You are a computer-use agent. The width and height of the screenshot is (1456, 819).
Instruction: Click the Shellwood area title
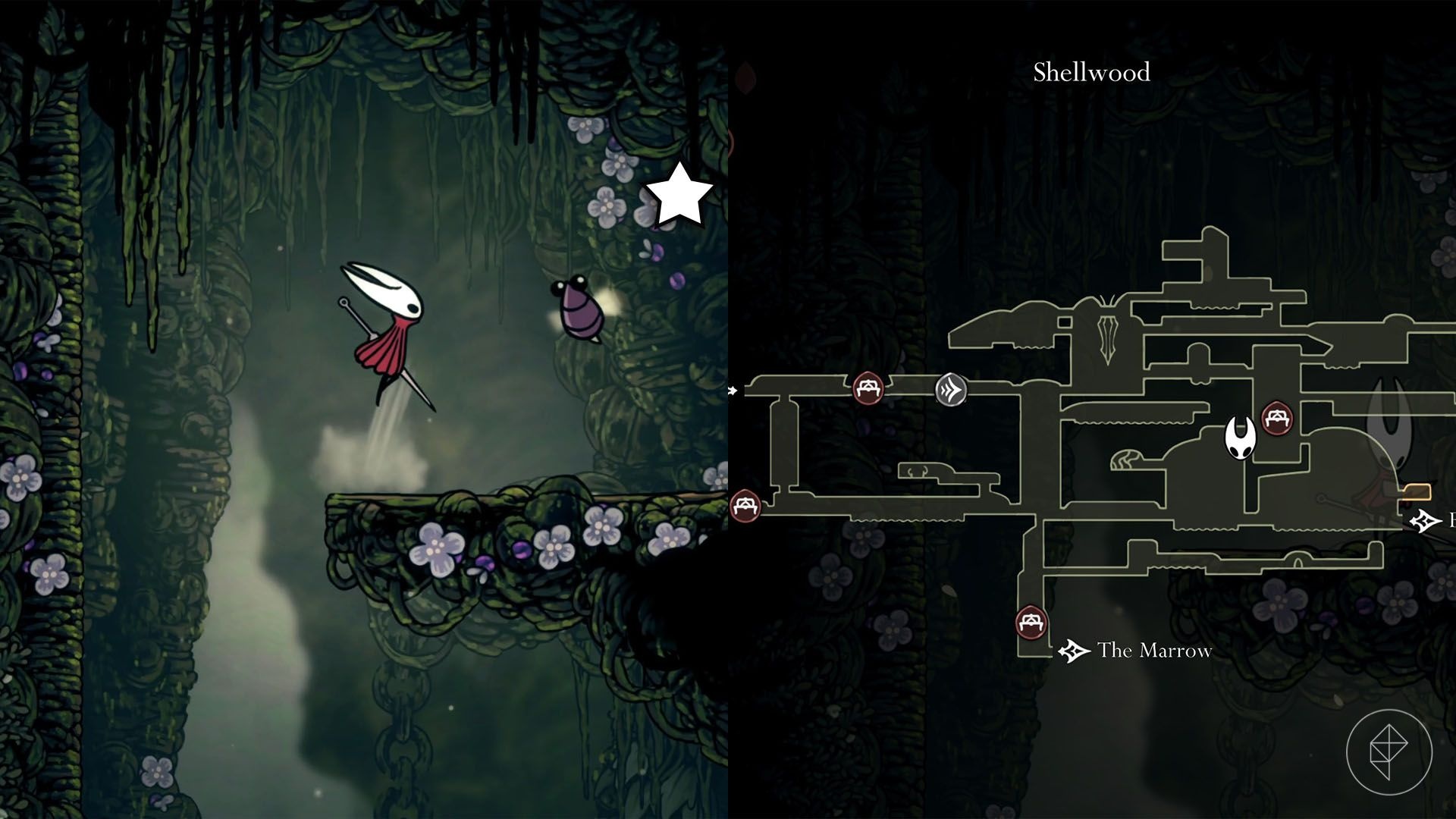[x=1091, y=72]
